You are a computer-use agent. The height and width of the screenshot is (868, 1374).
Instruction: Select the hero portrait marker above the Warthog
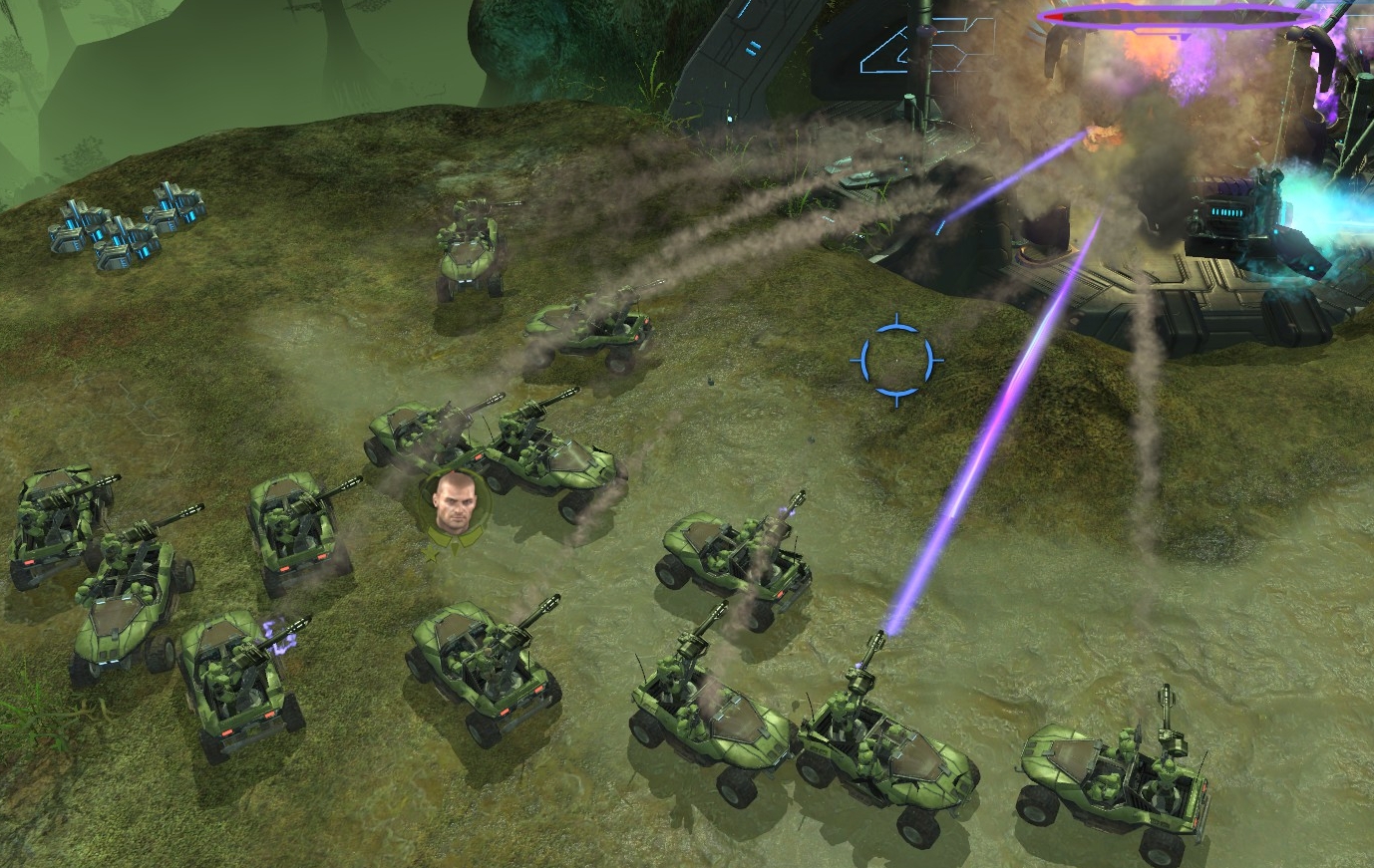(454, 503)
